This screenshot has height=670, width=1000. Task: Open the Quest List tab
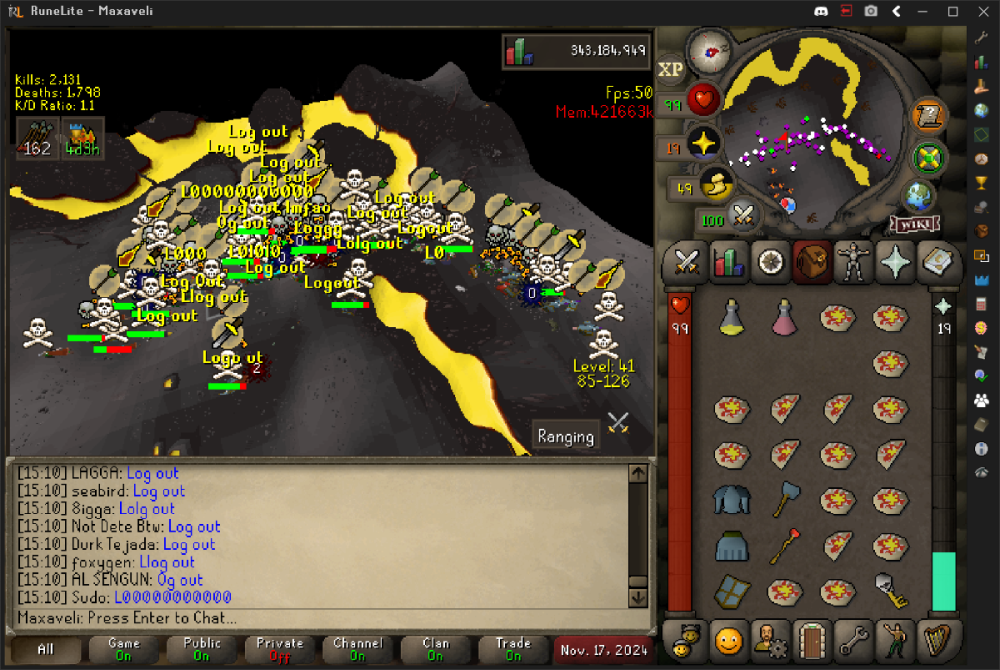(x=770, y=262)
